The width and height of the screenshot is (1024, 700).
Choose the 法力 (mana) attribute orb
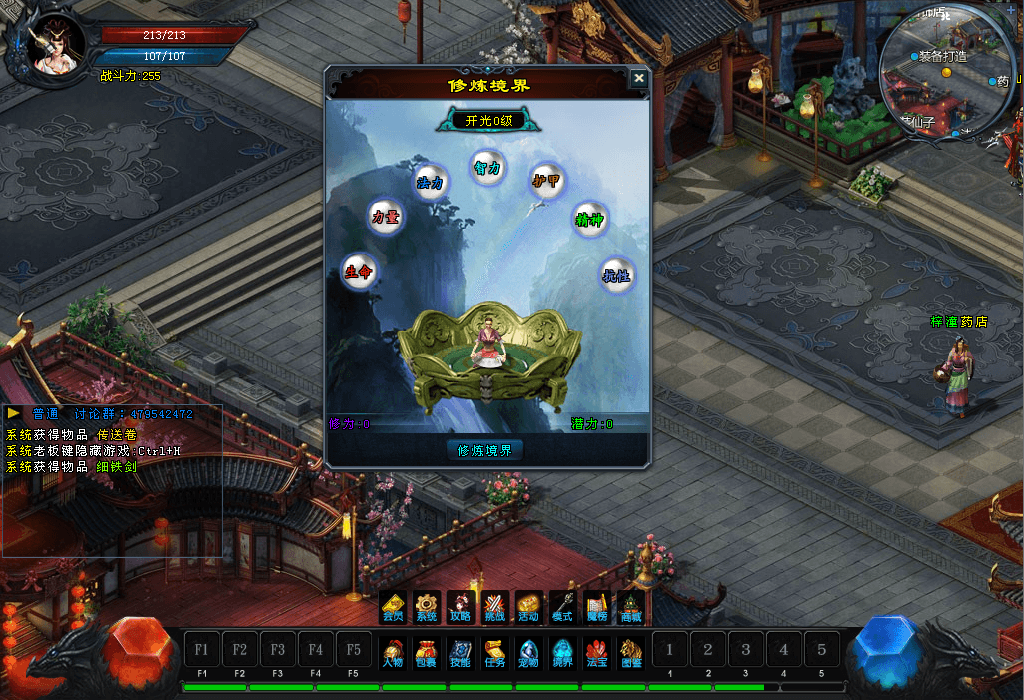pos(430,183)
